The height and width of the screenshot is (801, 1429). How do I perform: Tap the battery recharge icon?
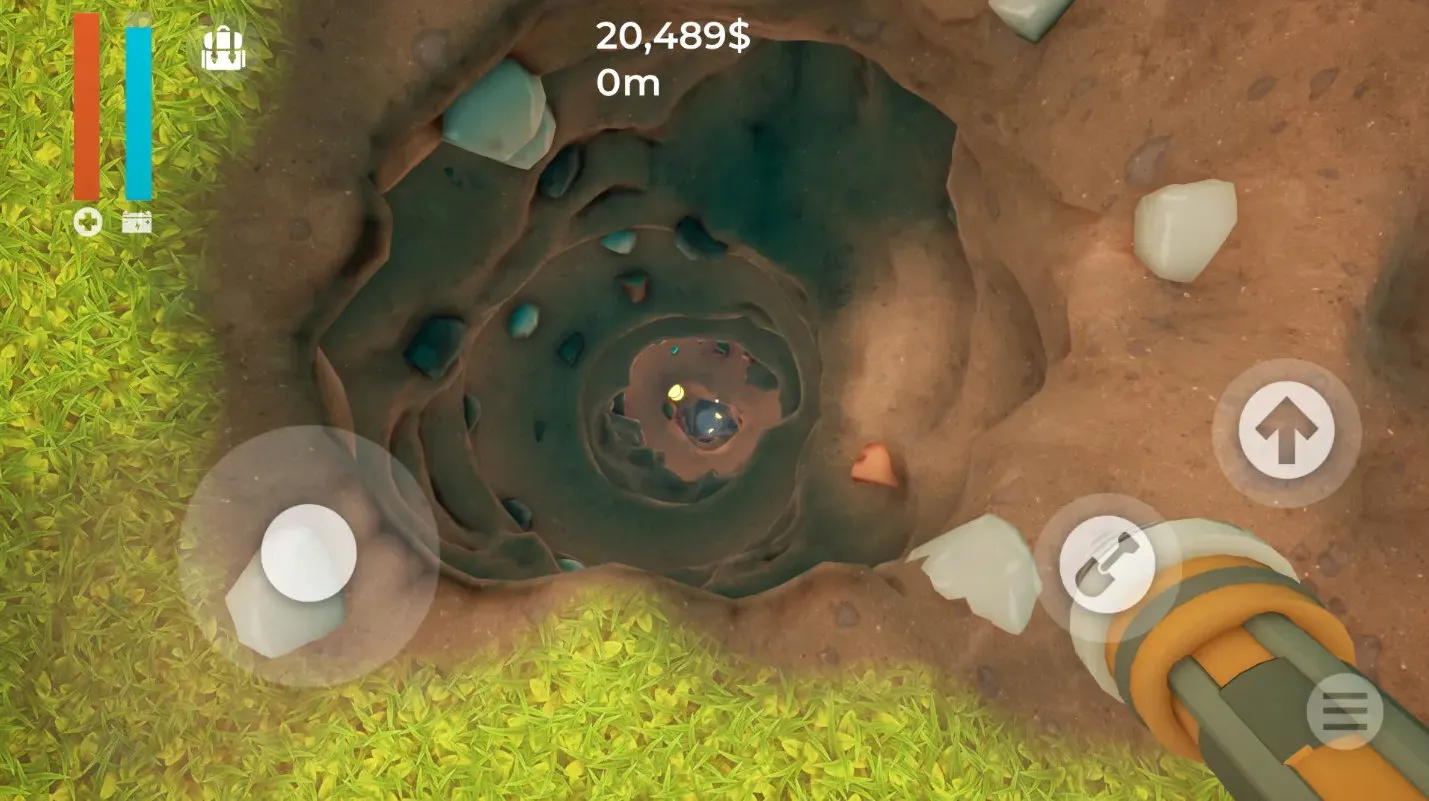[137, 220]
